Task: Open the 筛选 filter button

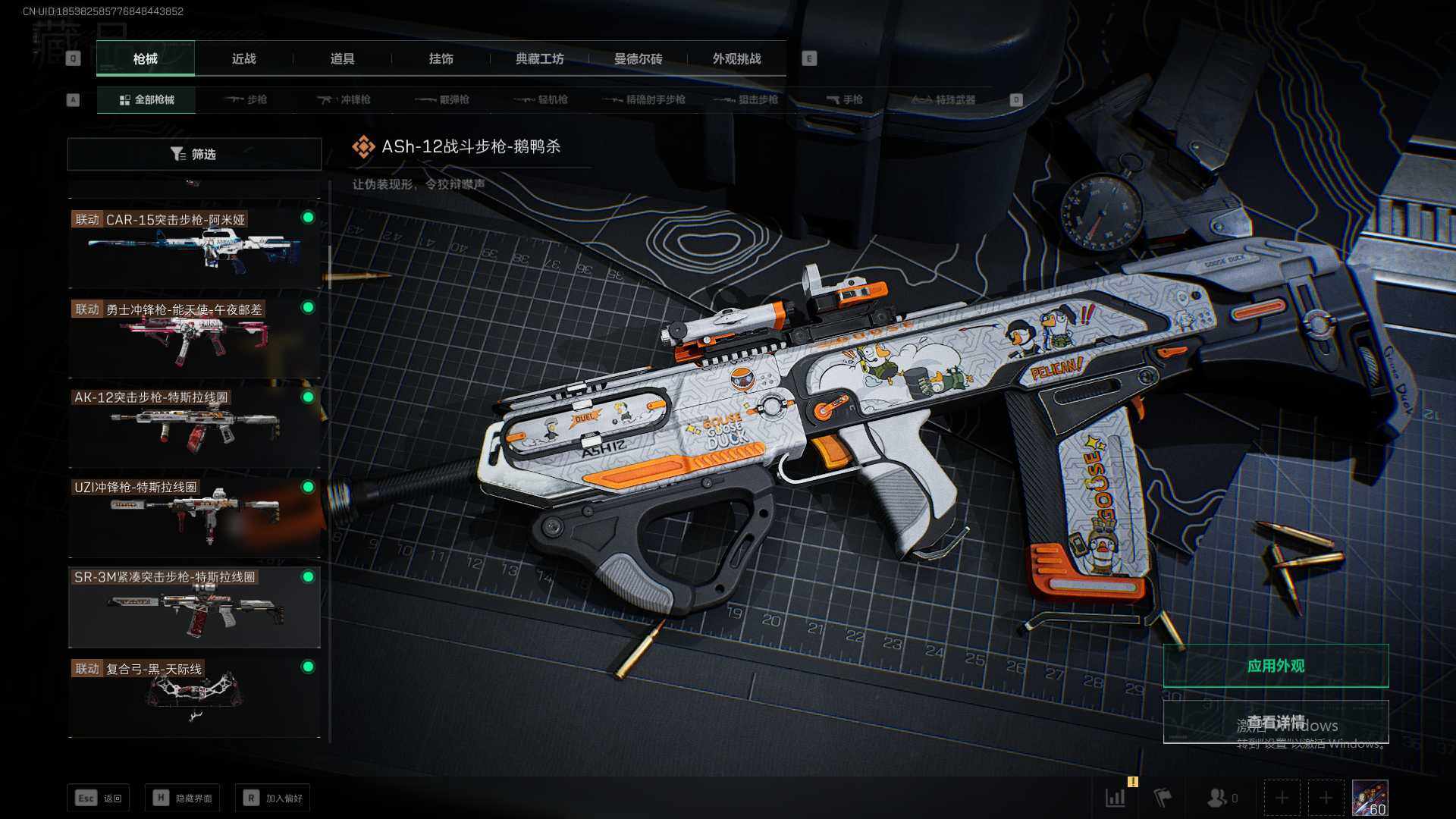Action: (x=194, y=154)
